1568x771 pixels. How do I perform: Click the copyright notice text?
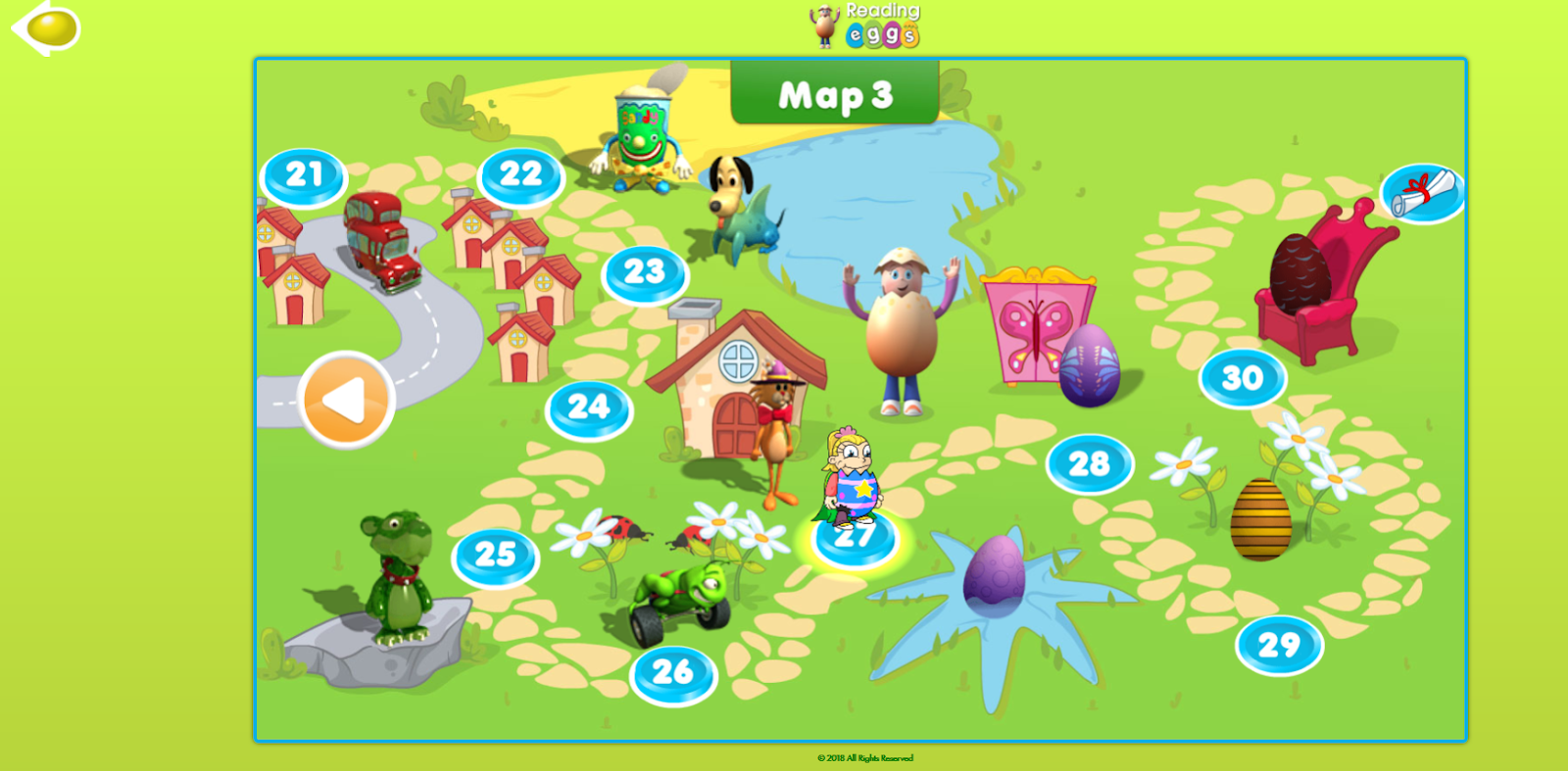point(864,758)
